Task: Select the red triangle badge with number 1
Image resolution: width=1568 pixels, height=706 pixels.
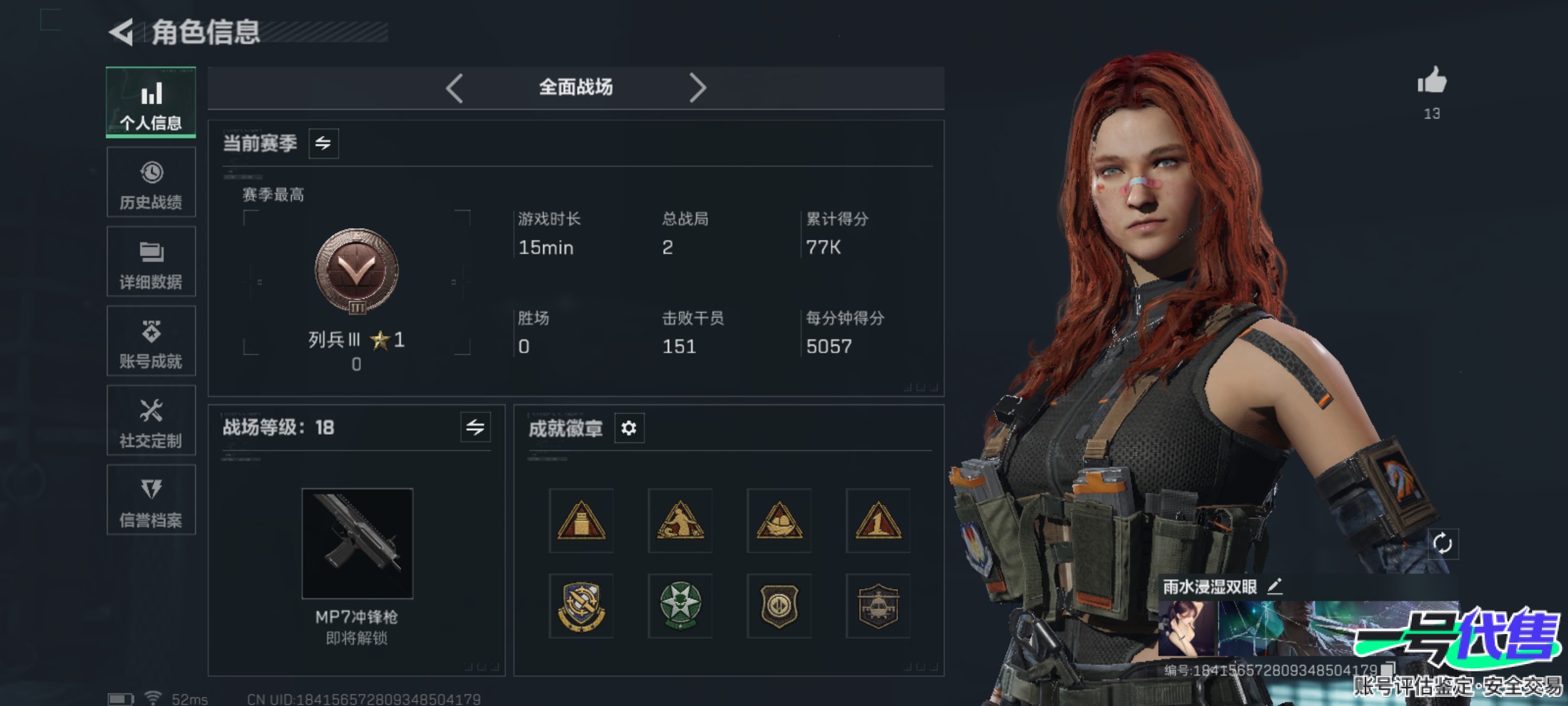Action: point(878,521)
